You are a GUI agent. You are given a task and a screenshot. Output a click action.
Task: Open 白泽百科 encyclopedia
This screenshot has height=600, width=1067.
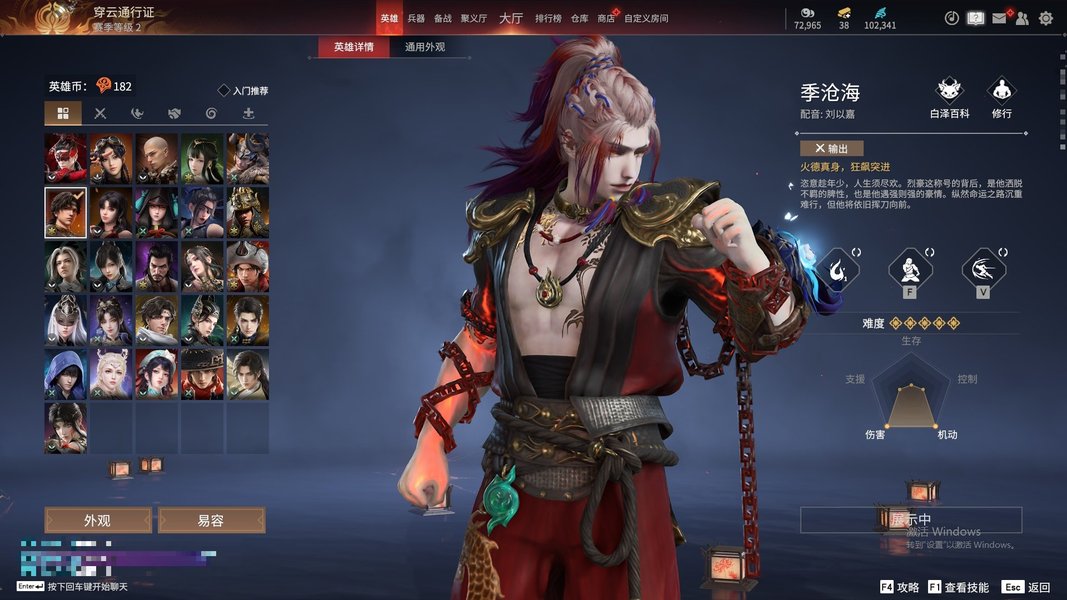pos(949,98)
